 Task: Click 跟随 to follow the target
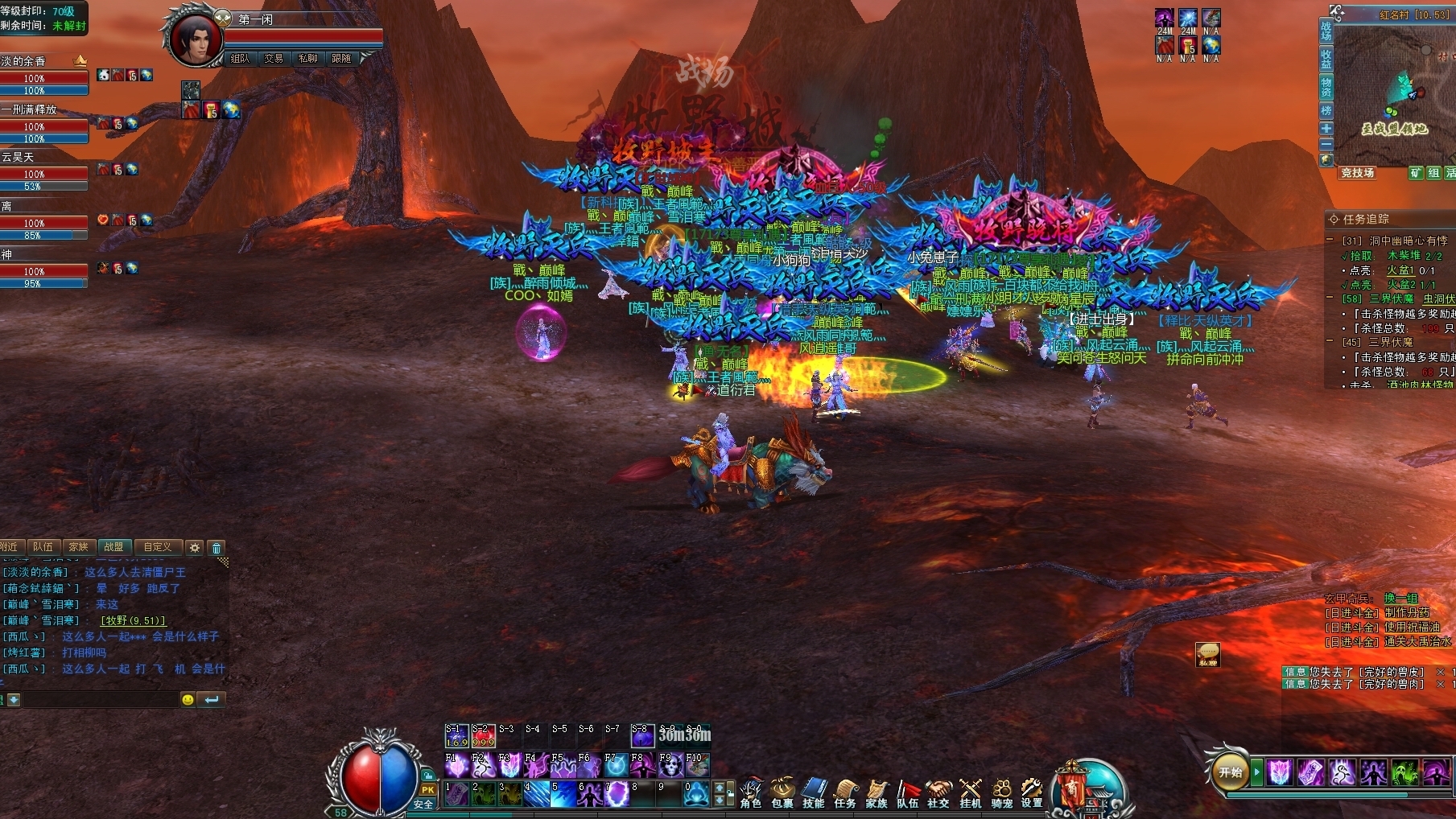[341, 59]
